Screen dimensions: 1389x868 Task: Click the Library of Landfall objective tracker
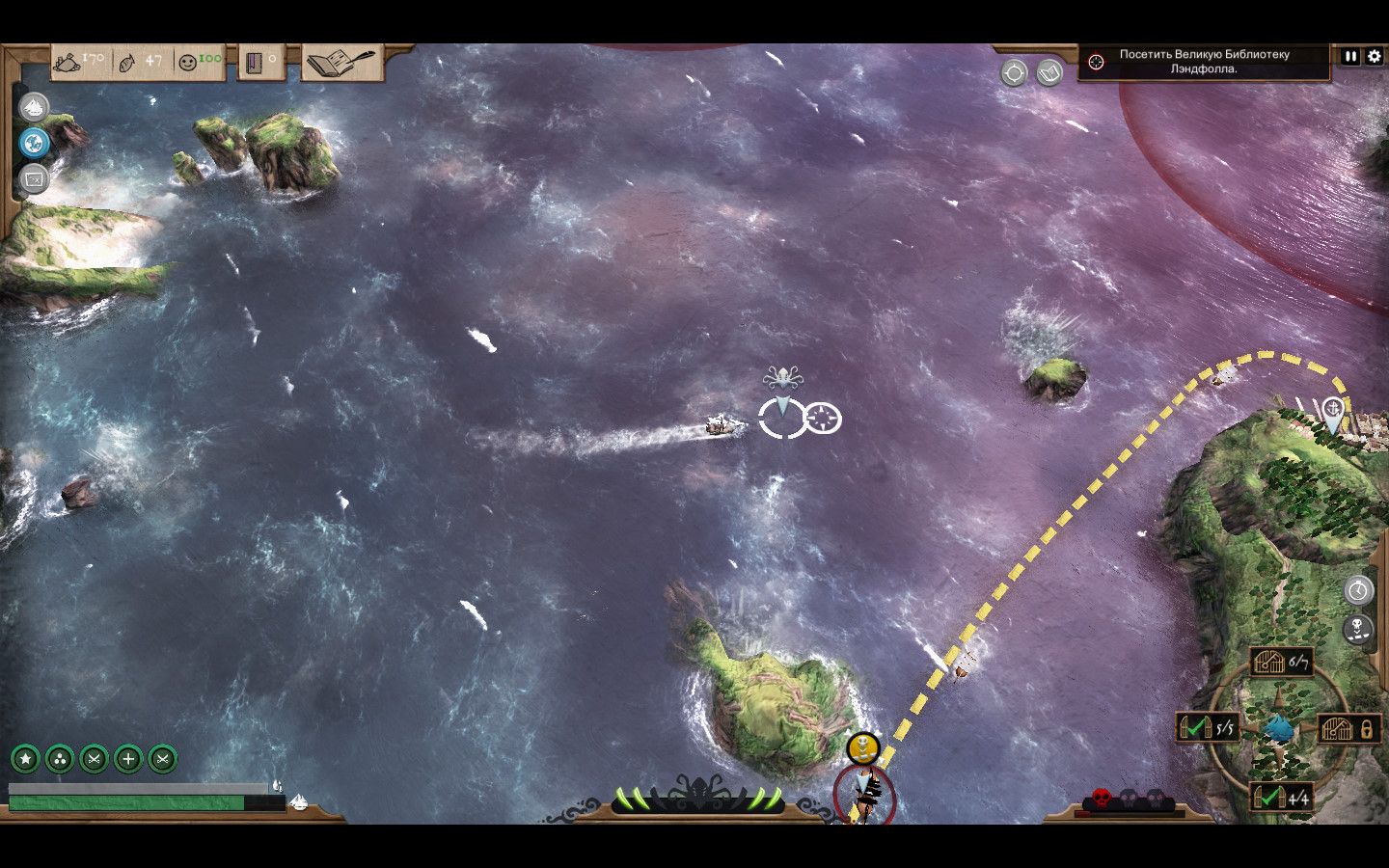[1203, 62]
